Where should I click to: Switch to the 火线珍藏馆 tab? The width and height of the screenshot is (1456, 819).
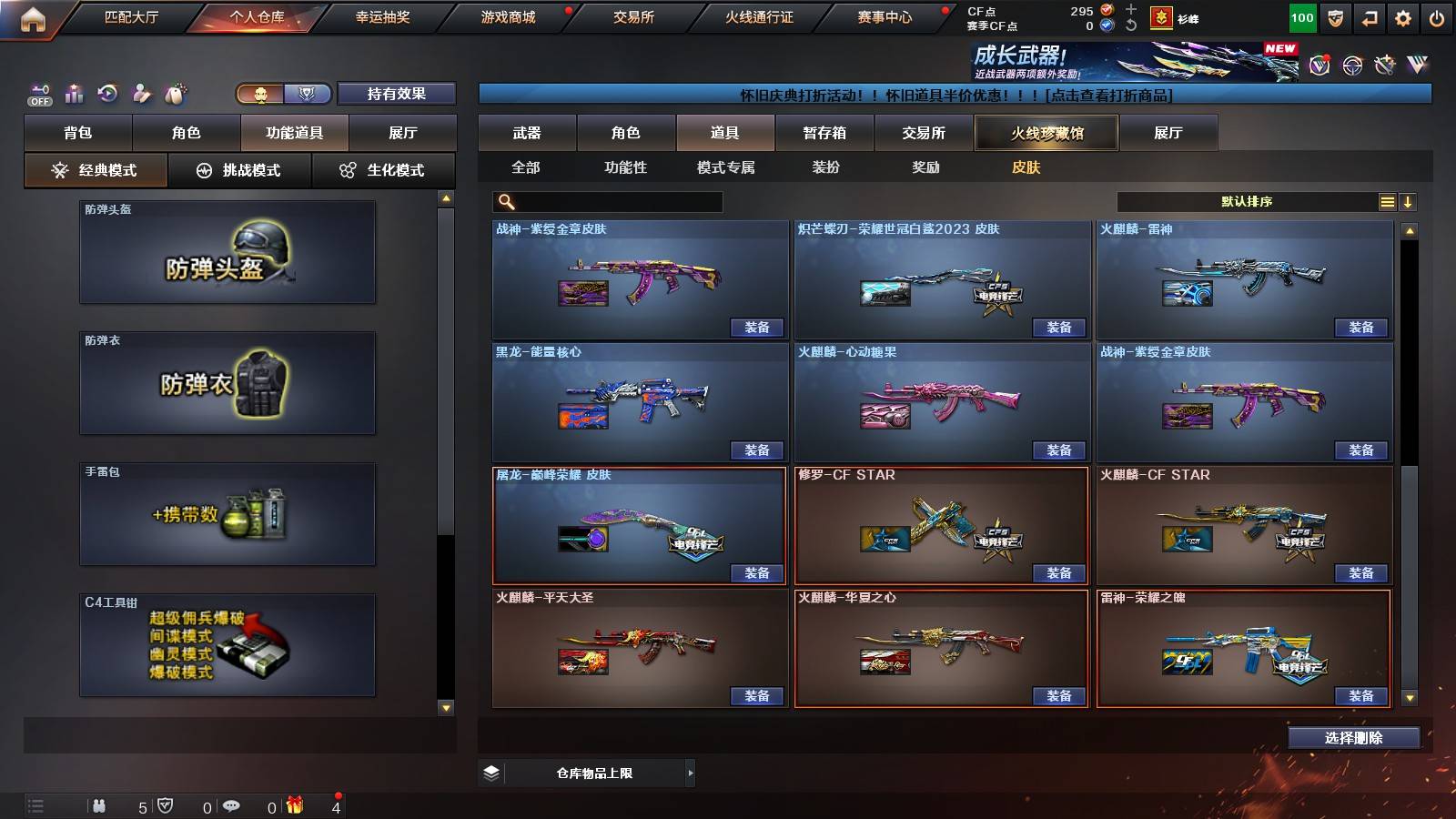[x=1047, y=133]
